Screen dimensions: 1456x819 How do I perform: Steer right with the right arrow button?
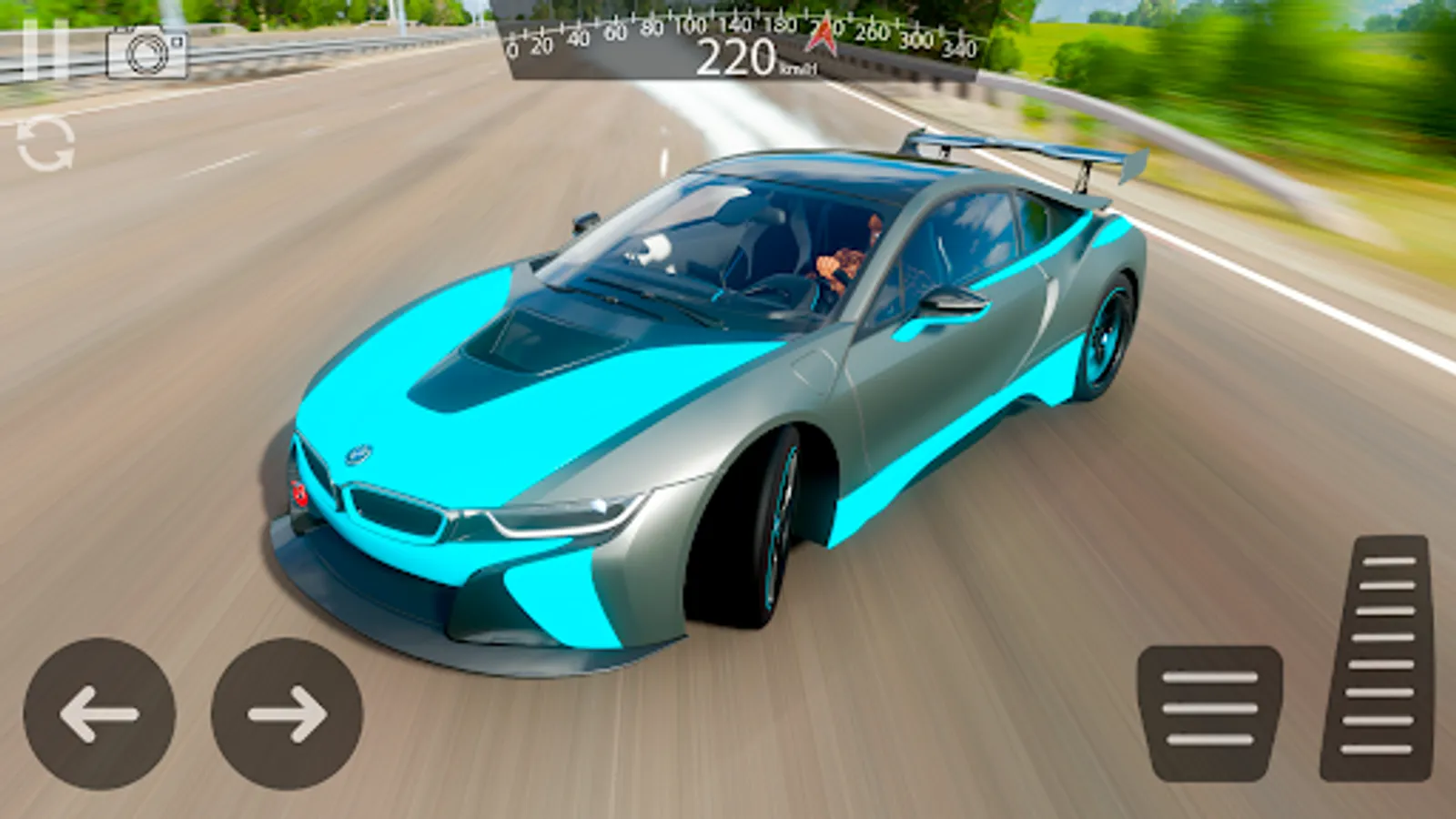point(287,713)
